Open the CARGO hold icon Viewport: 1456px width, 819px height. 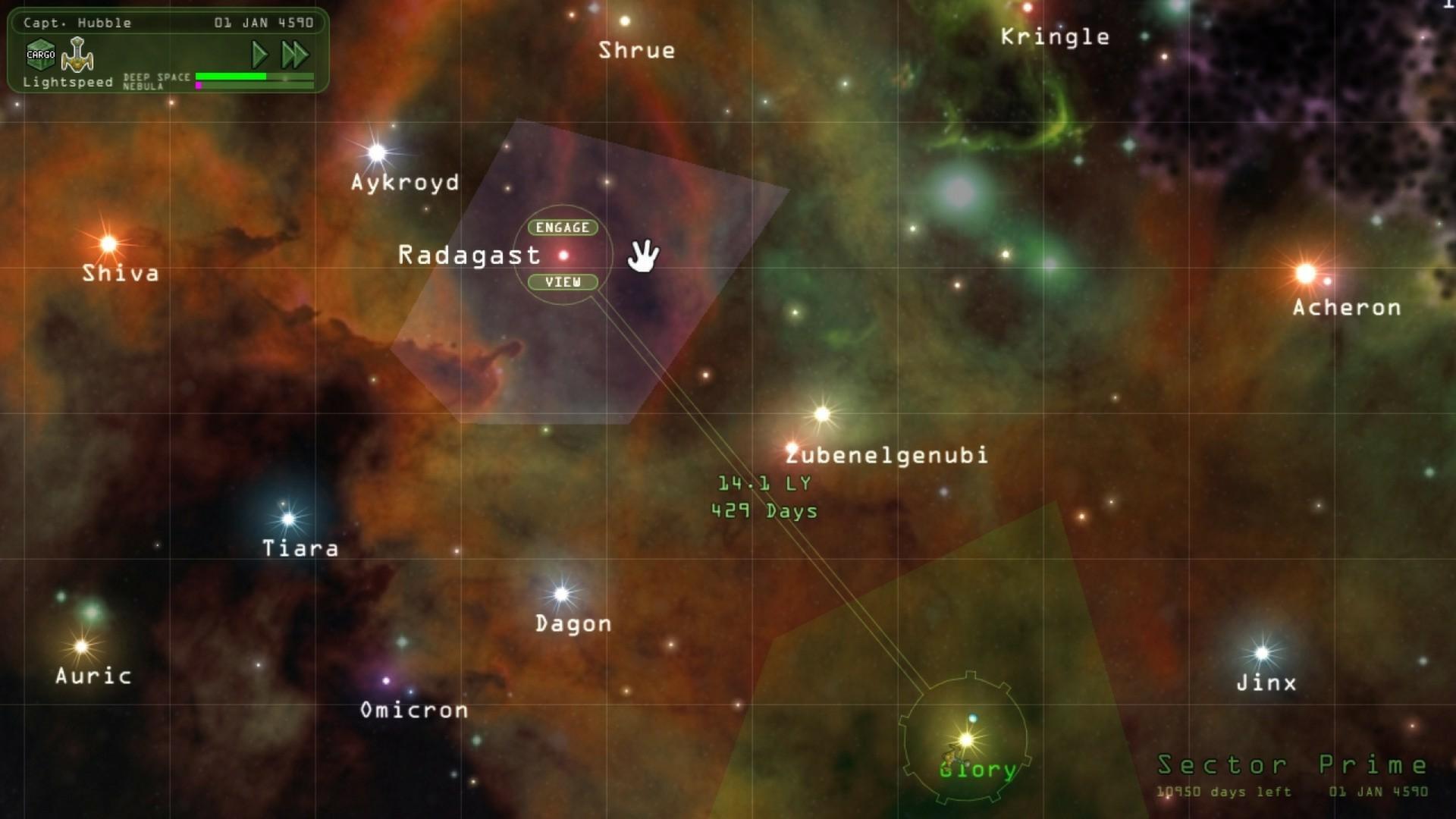pyautogui.click(x=42, y=53)
